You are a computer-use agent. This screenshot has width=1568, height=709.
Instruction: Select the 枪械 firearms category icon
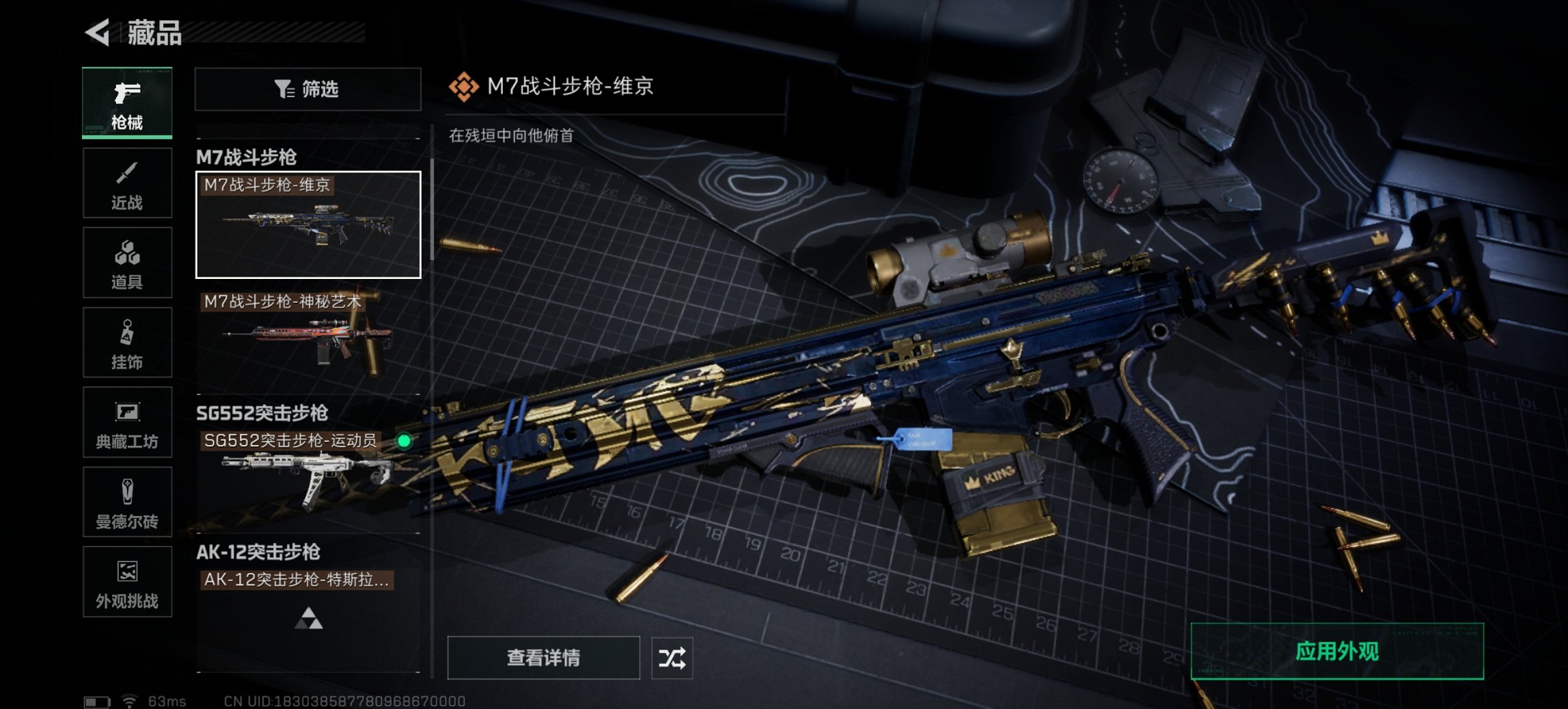click(127, 101)
